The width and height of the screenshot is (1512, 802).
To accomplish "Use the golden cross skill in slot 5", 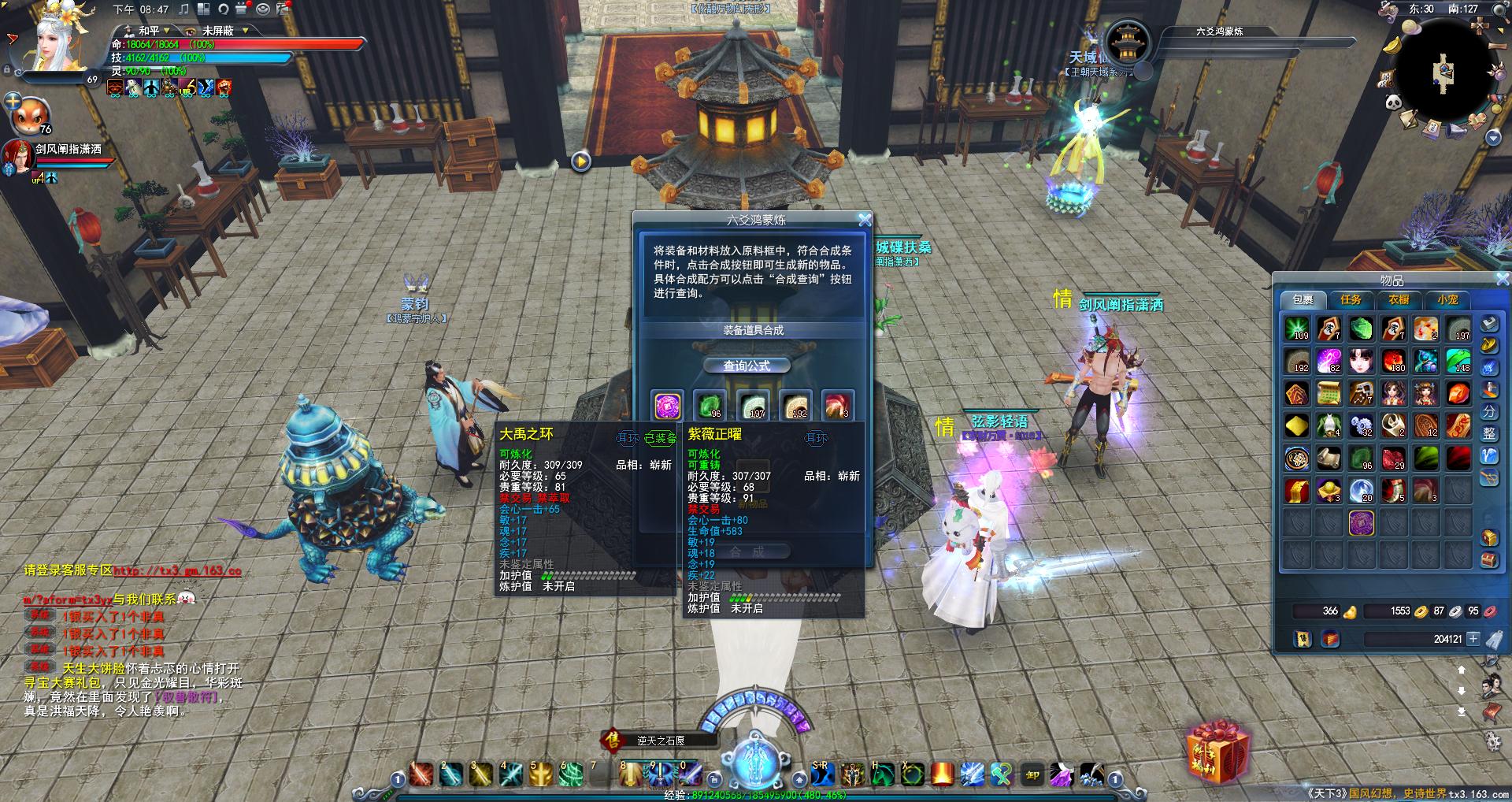I will pos(541,775).
